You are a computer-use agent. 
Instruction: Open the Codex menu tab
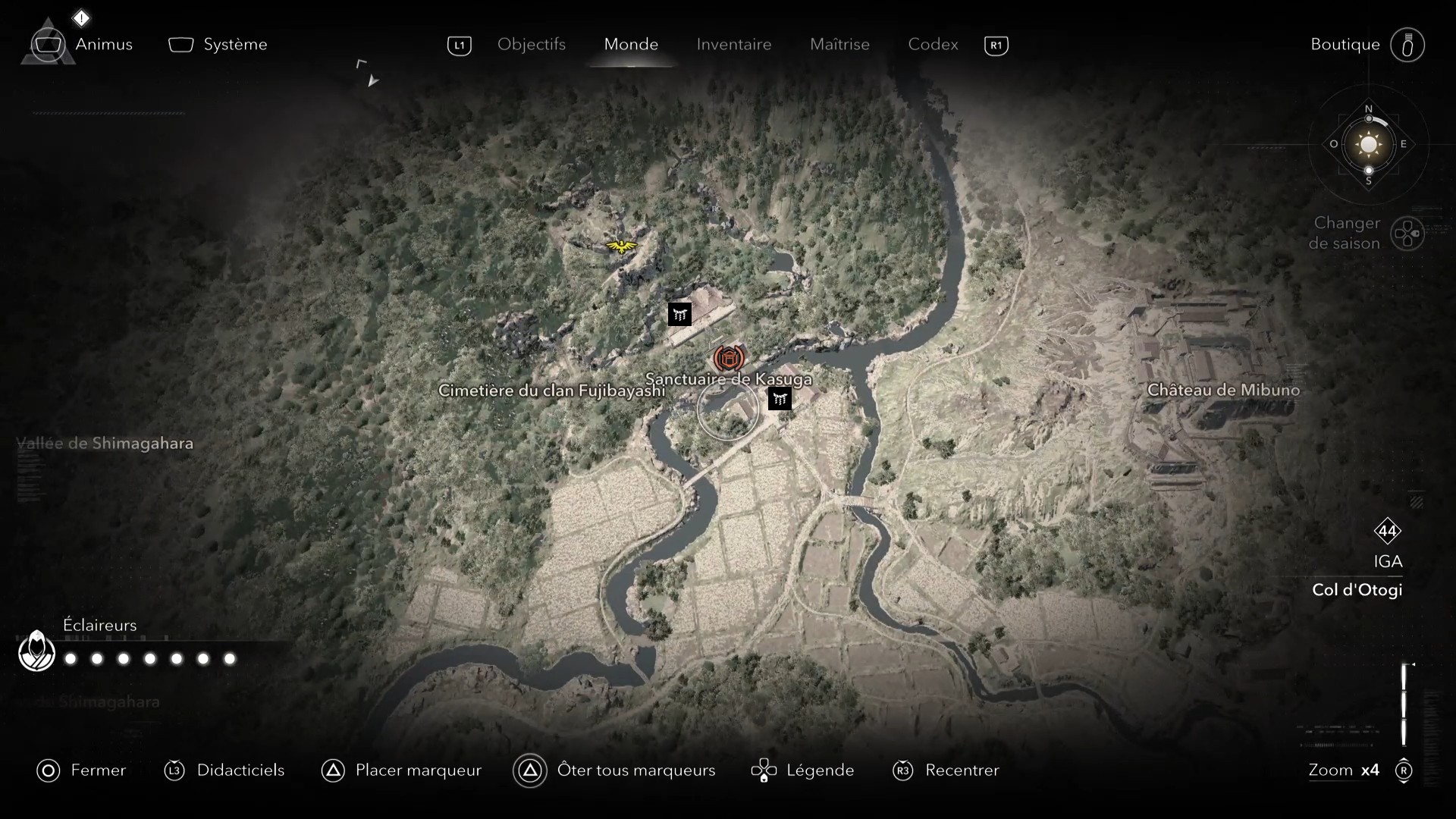932,45
